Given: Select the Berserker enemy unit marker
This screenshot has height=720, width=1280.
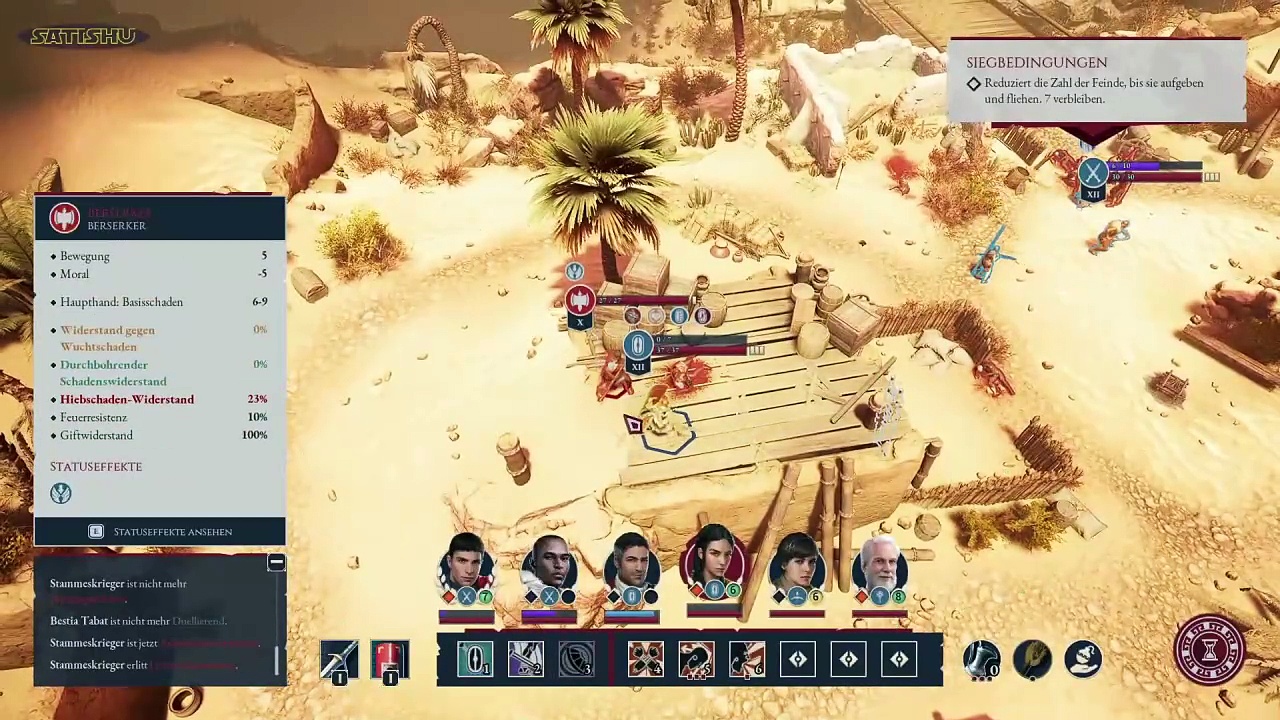Looking at the screenshot, I should pos(579,300).
